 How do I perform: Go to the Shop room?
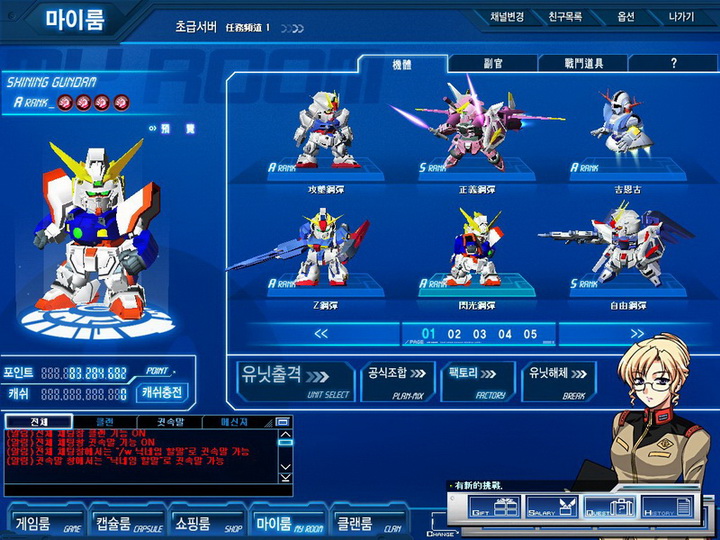pyautogui.click(x=204, y=523)
